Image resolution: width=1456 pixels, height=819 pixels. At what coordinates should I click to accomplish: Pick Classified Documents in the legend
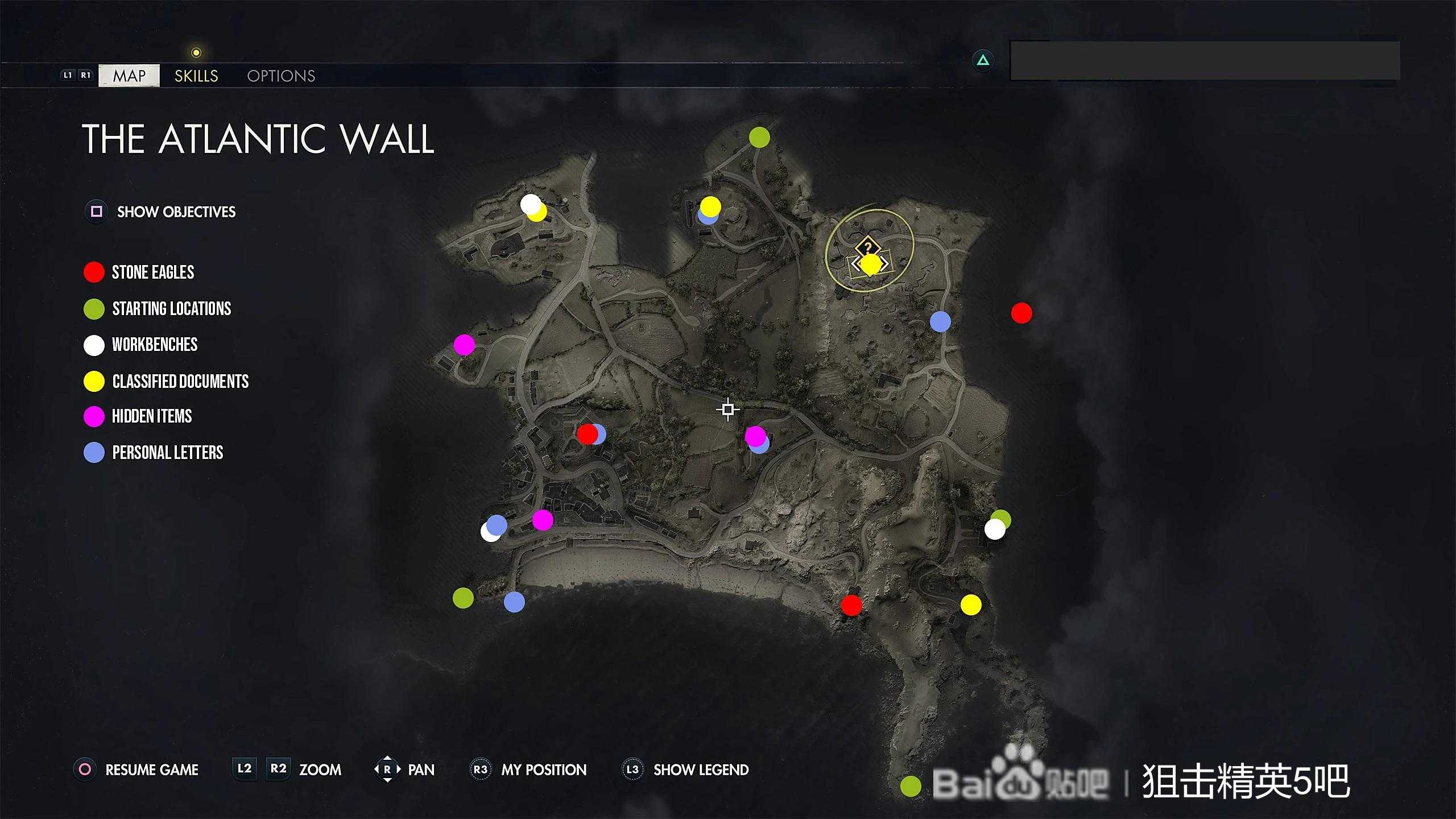click(180, 381)
